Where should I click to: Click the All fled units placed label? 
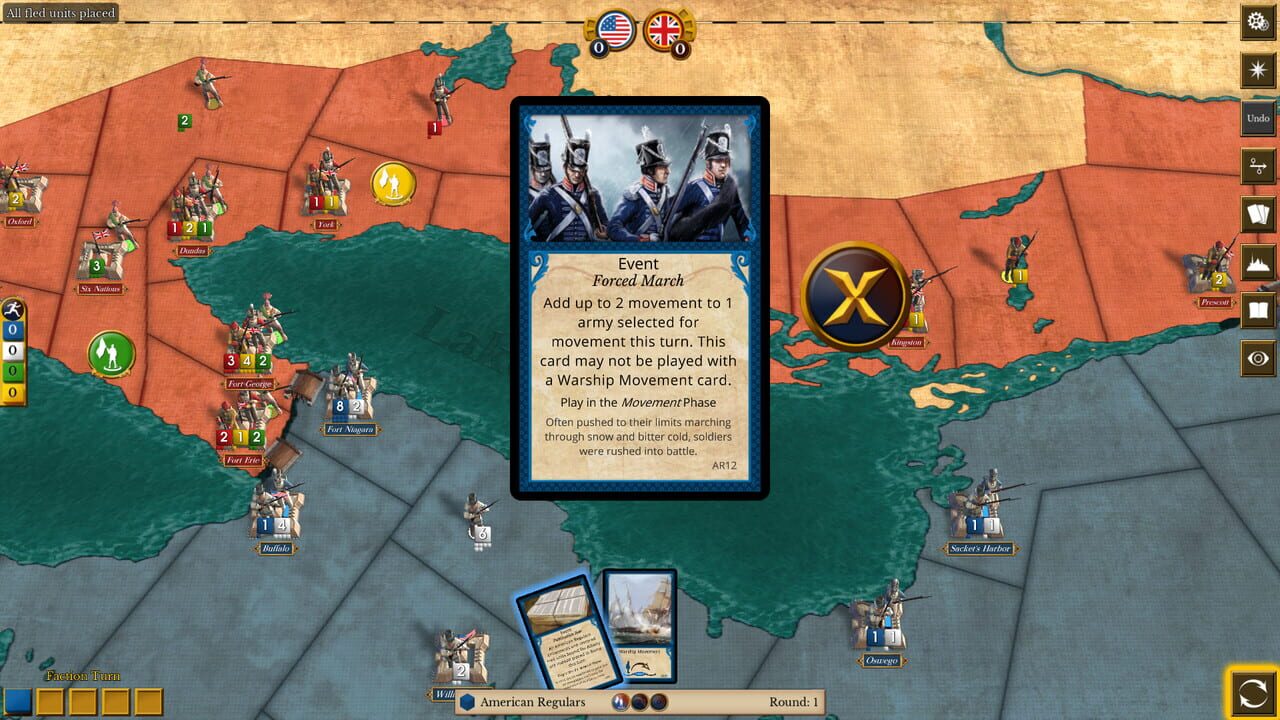point(60,12)
